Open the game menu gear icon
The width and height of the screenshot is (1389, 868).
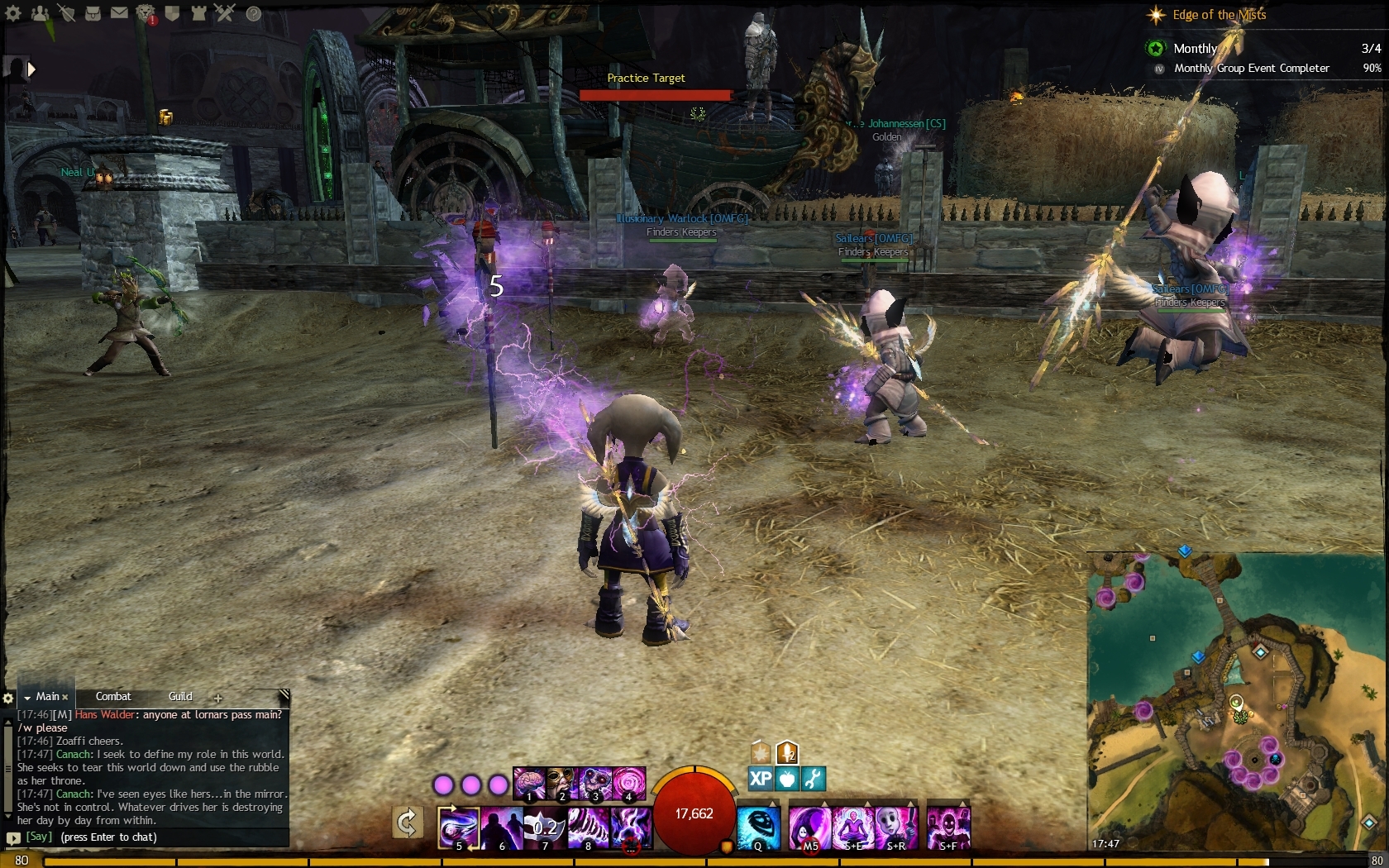pyautogui.click(x=14, y=13)
